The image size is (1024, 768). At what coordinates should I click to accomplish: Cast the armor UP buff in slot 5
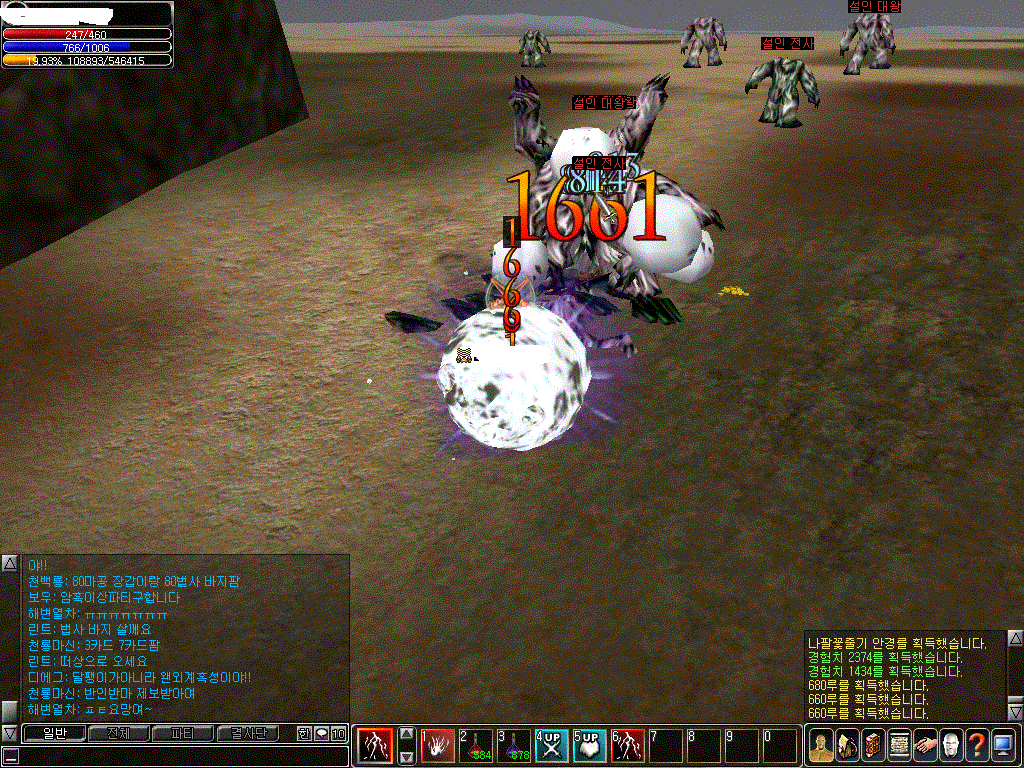(590, 746)
